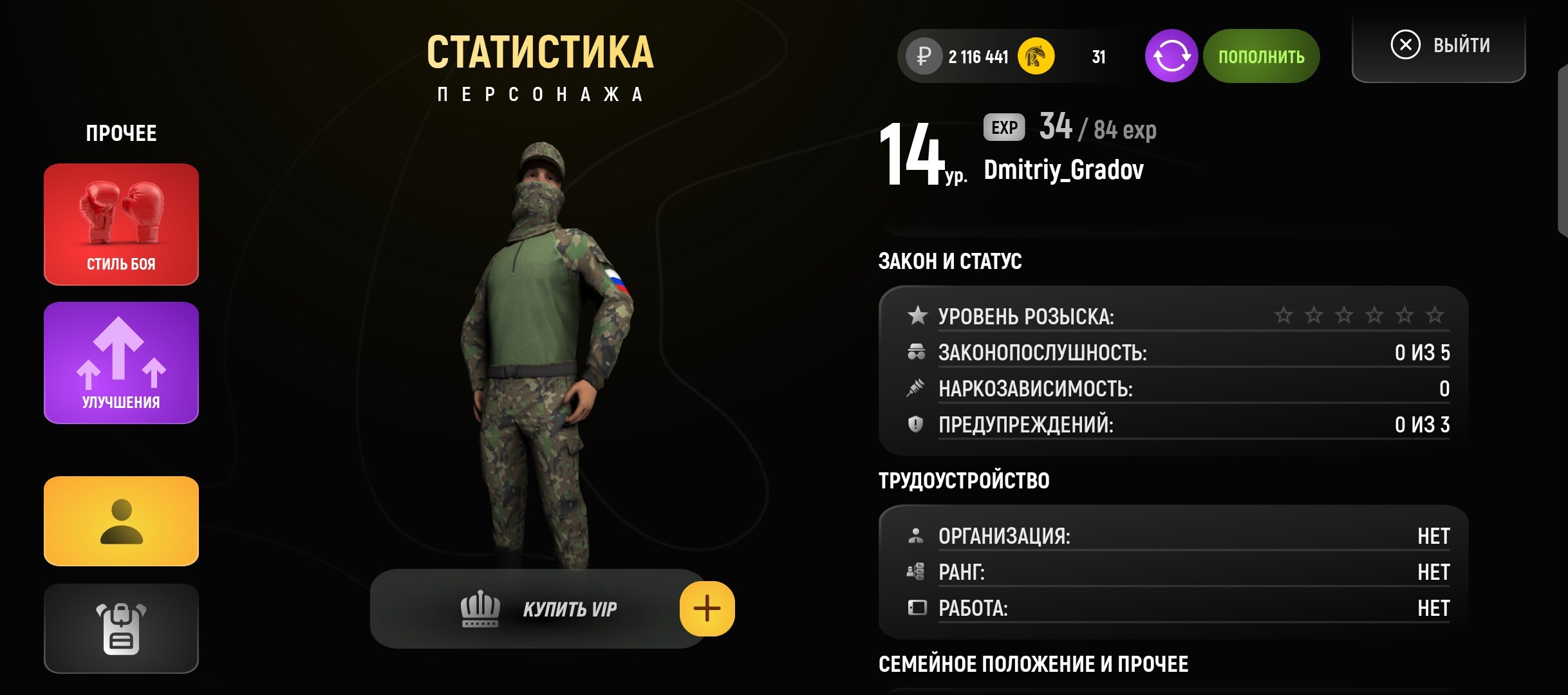Image resolution: width=1568 pixels, height=695 pixels.
Task: Click the warning icon beside ПРЕДУПРЕЖДЕНИЙ
Action: tap(915, 424)
